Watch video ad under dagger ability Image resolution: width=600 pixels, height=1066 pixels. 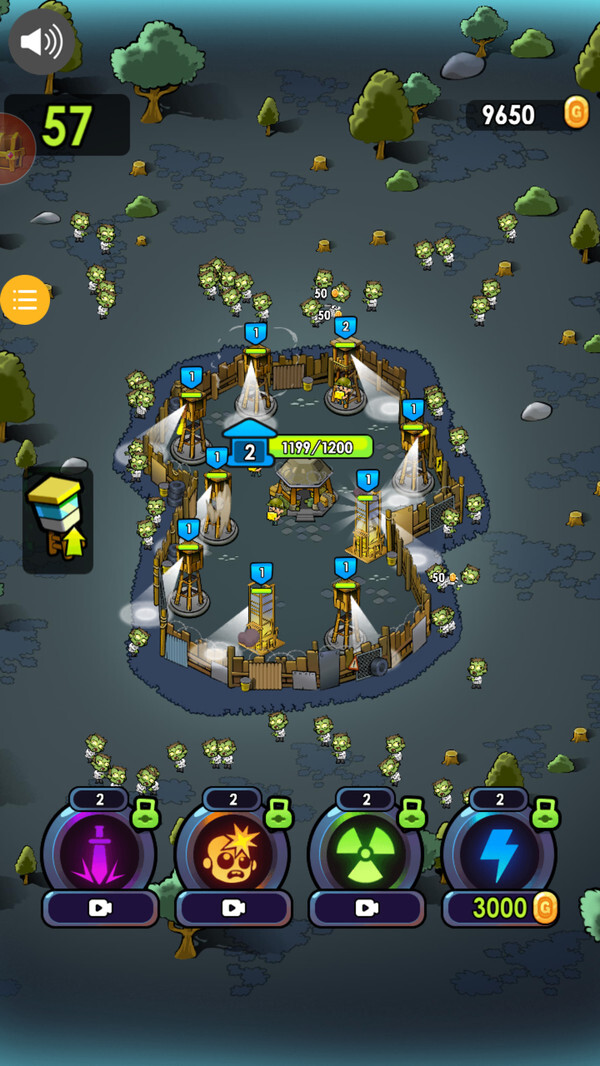(100, 908)
